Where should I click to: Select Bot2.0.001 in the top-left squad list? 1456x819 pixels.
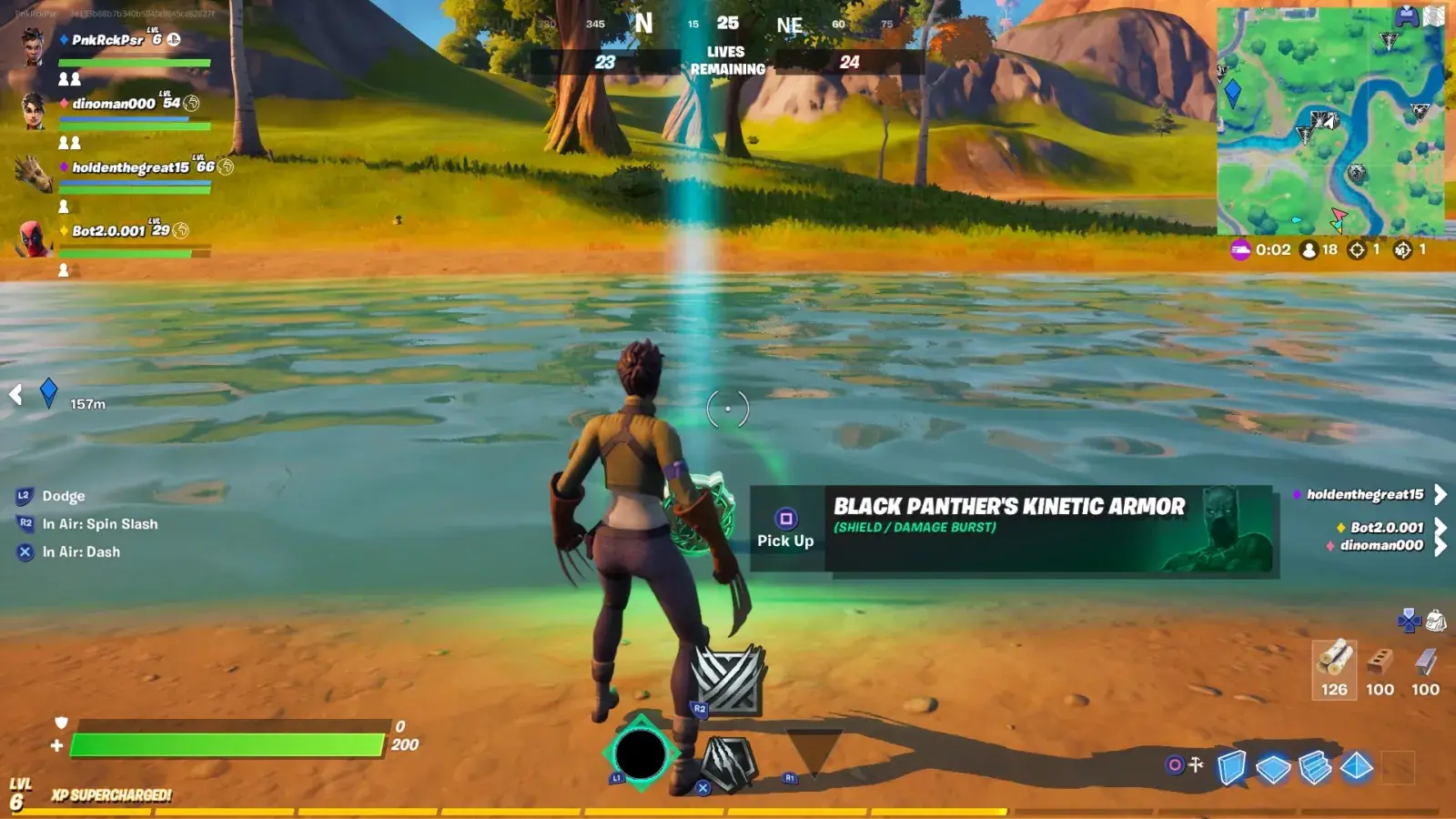(108, 231)
